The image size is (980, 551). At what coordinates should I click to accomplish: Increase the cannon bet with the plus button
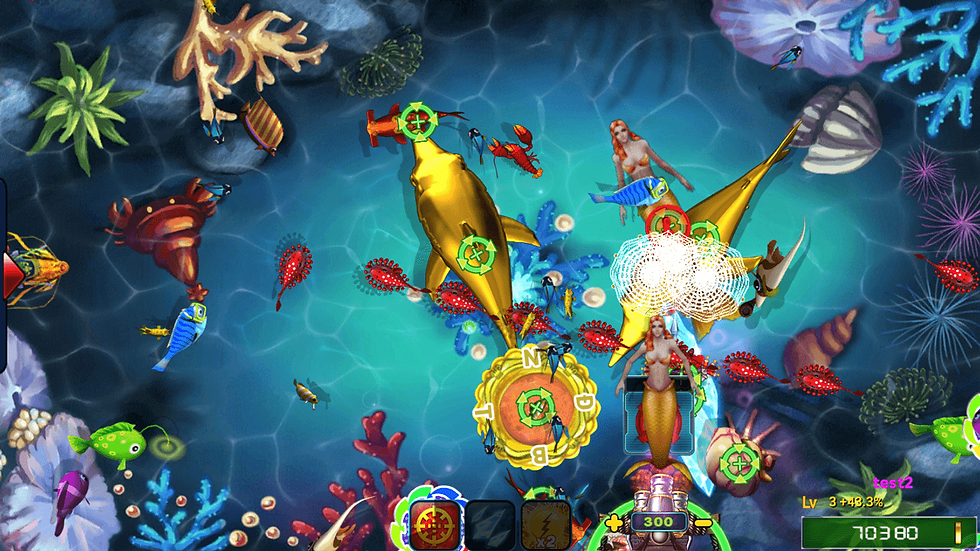tap(613, 521)
